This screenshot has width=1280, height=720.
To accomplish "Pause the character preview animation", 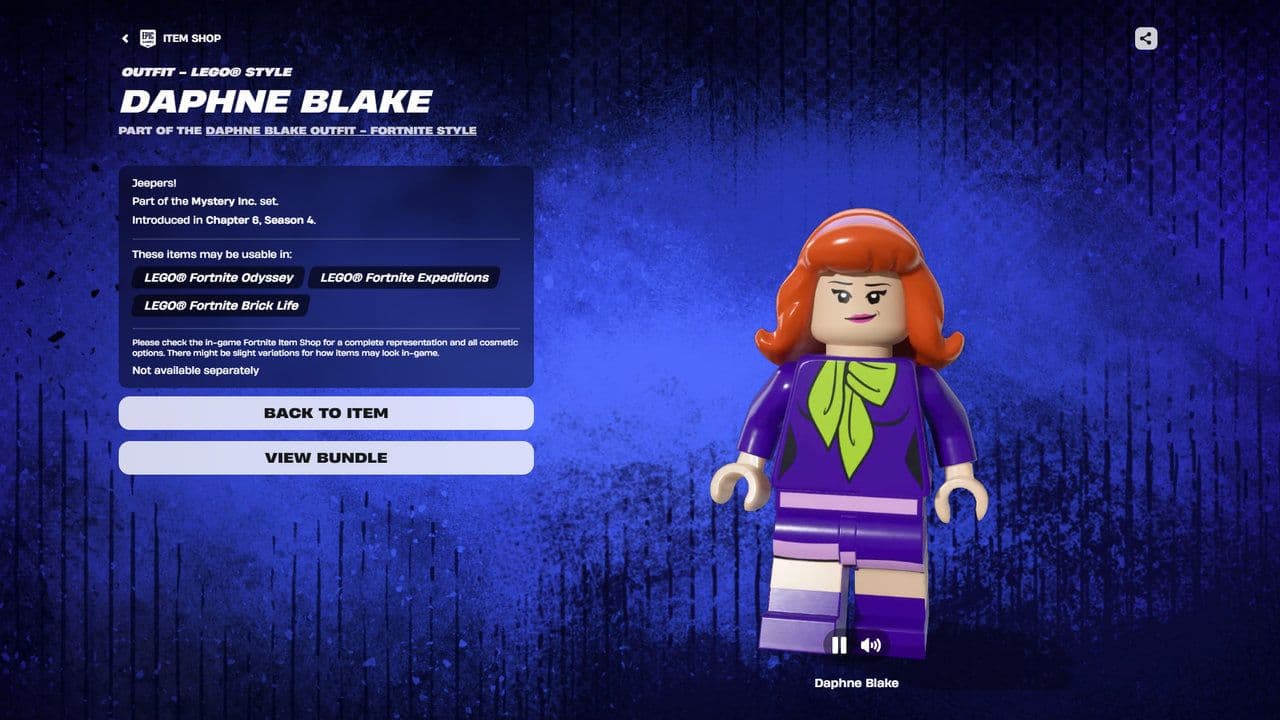I will [x=840, y=645].
